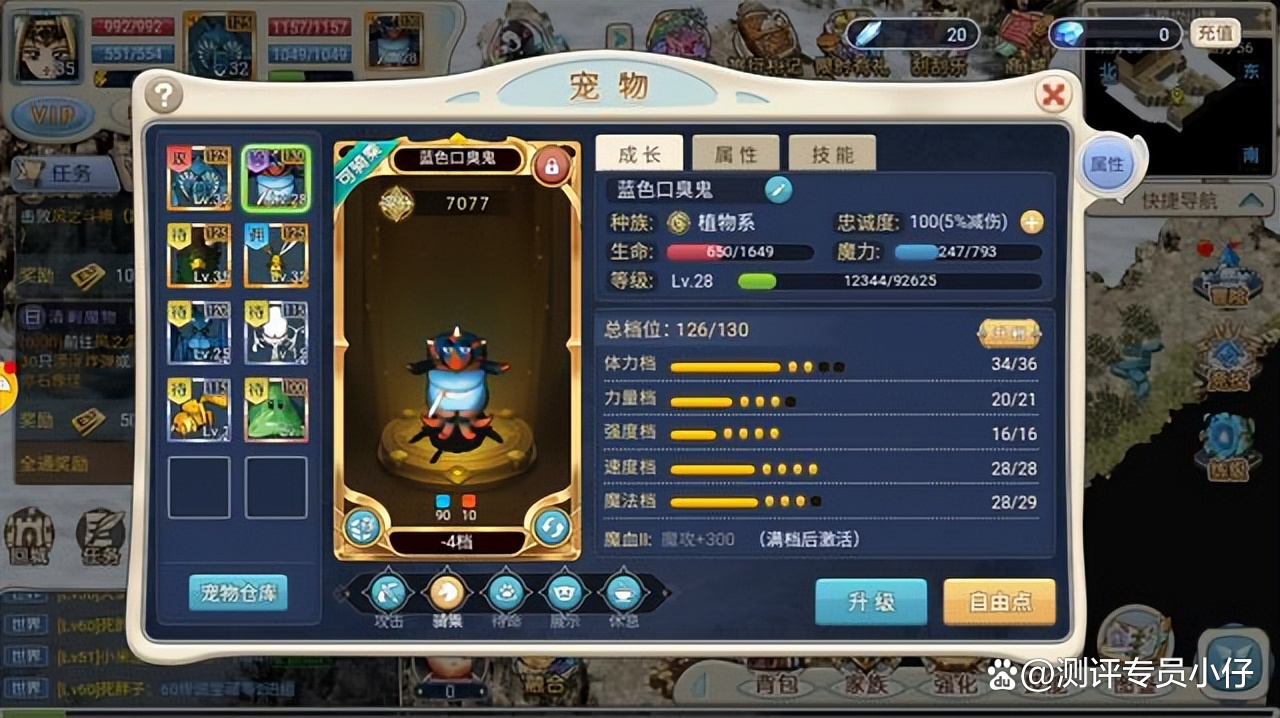Close the 宠物 pet window
1280x718 pixels.
[1052, 95]
